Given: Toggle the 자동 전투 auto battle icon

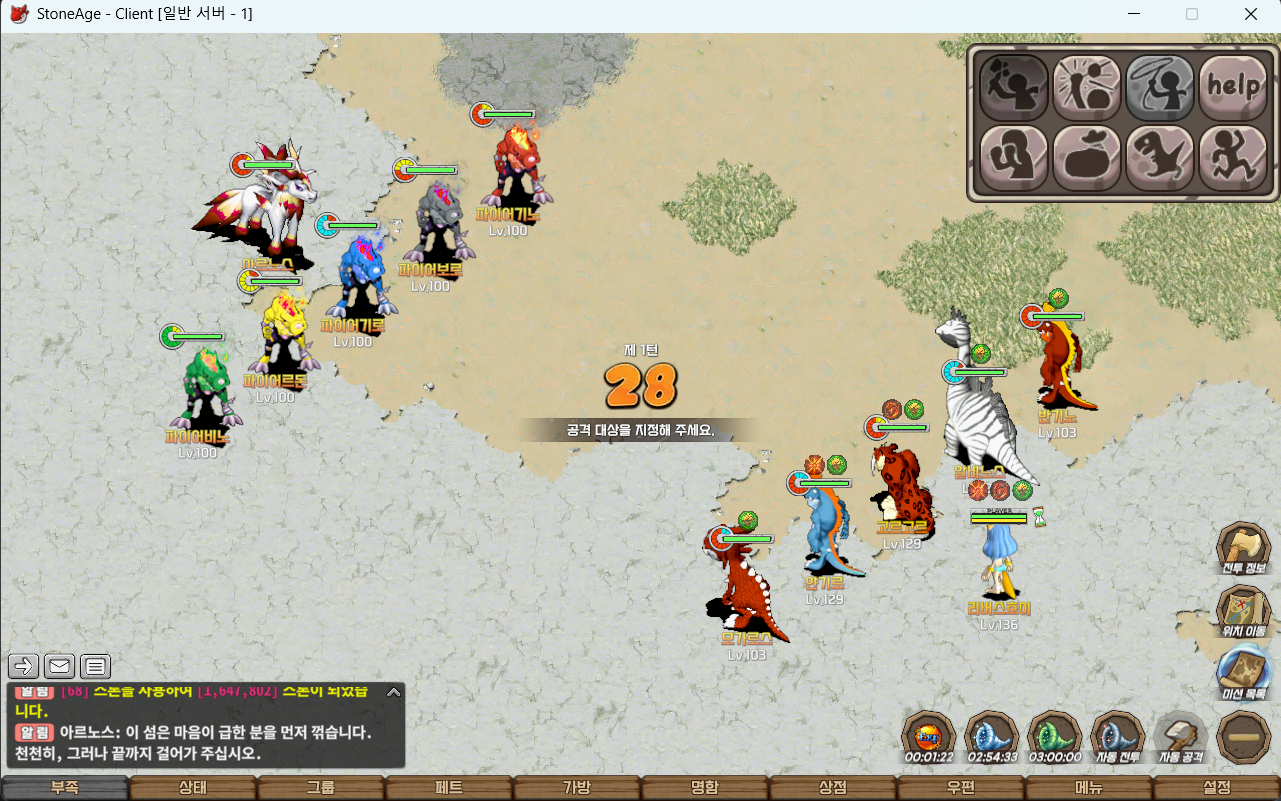Looking at the screenshot, I should pos(1117,737).
